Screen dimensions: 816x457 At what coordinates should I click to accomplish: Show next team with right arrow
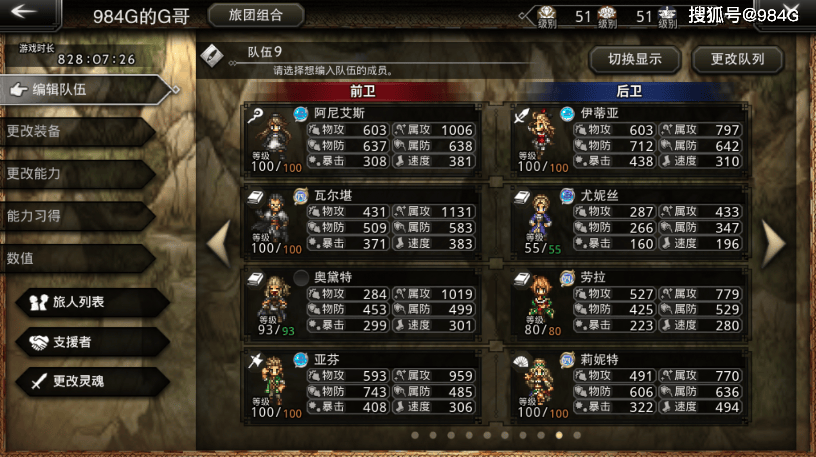point(775,241)
